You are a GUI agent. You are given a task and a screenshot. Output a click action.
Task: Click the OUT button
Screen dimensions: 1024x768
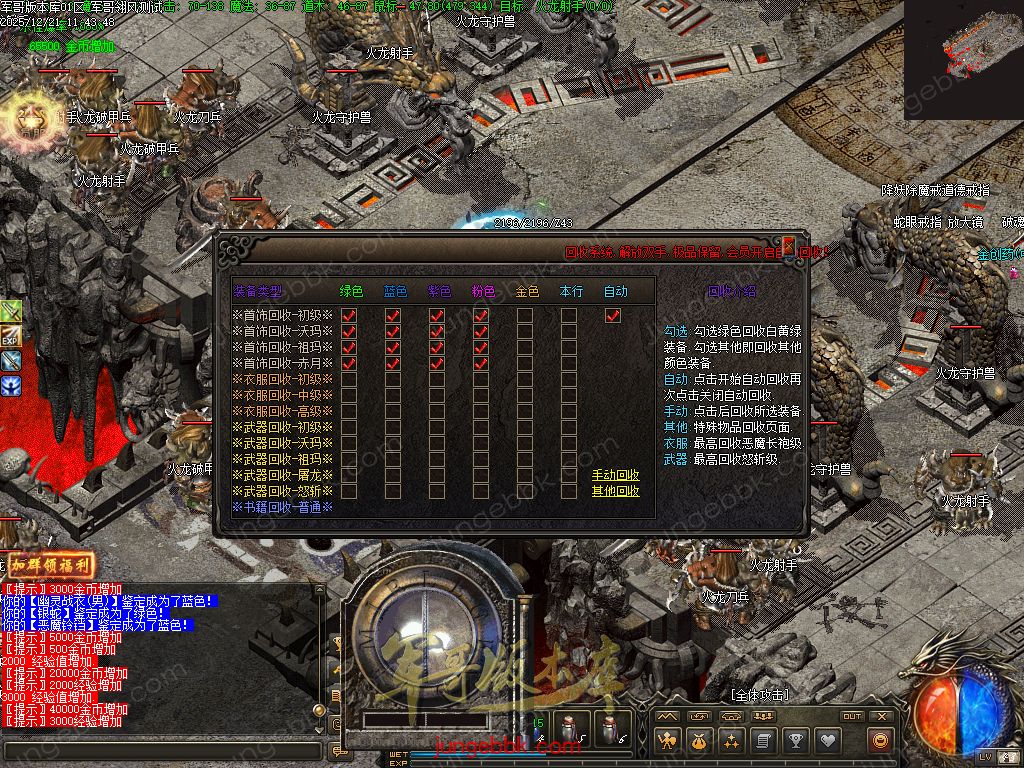[x=851, y=716]
